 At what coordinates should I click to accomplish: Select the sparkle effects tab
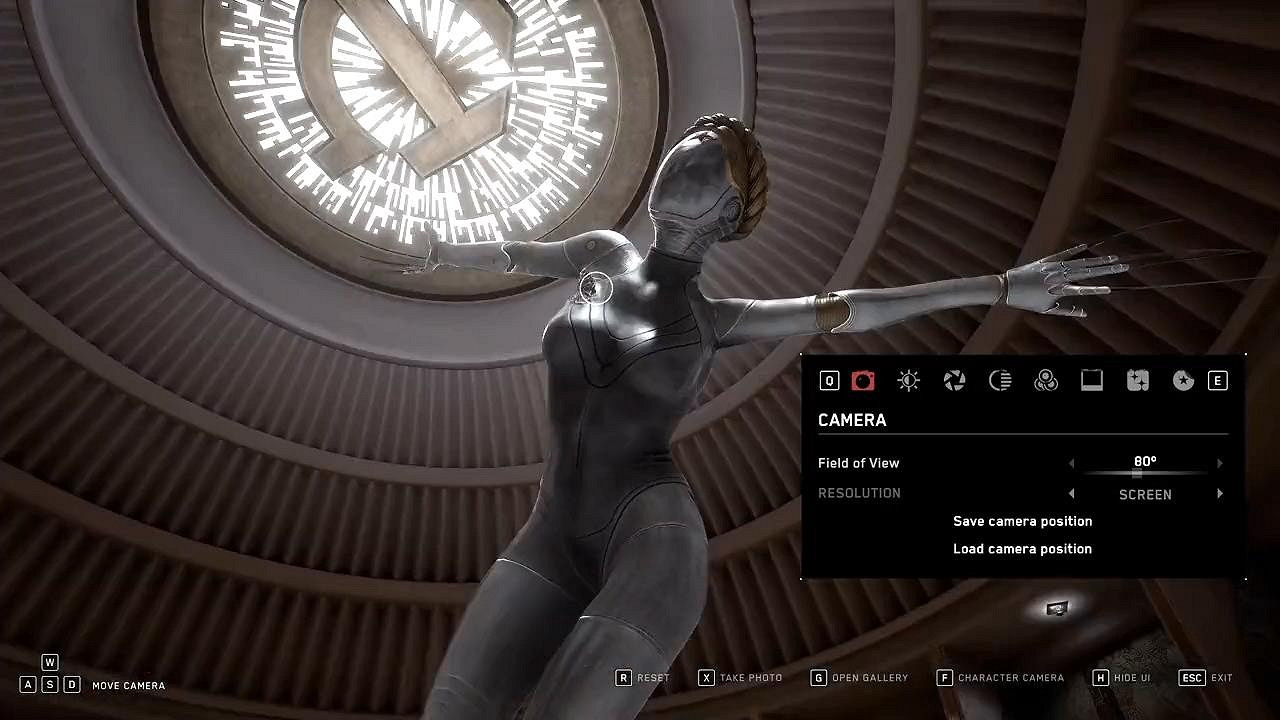[x=1137, y=380]
